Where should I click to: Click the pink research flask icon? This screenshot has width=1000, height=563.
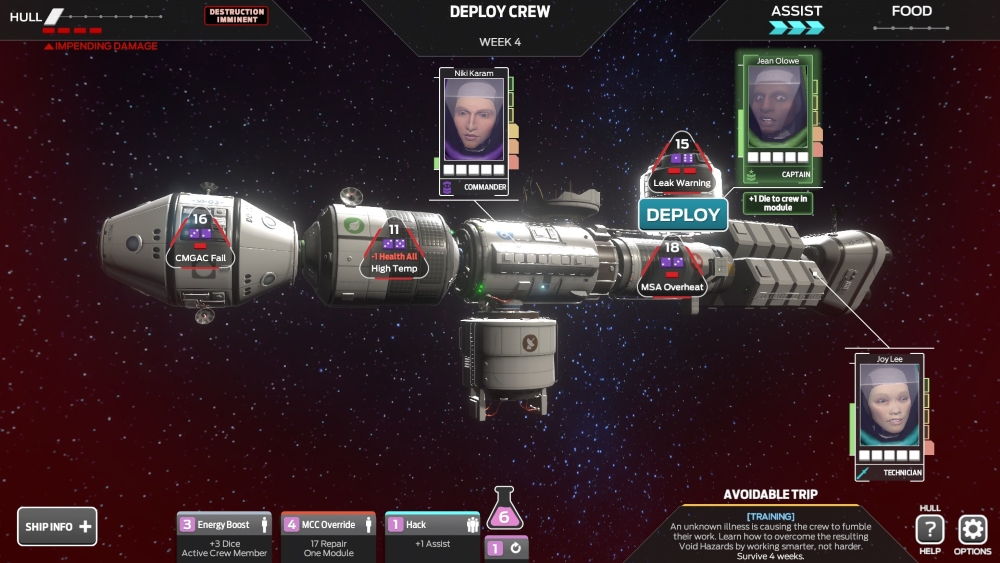coord(504,512)
